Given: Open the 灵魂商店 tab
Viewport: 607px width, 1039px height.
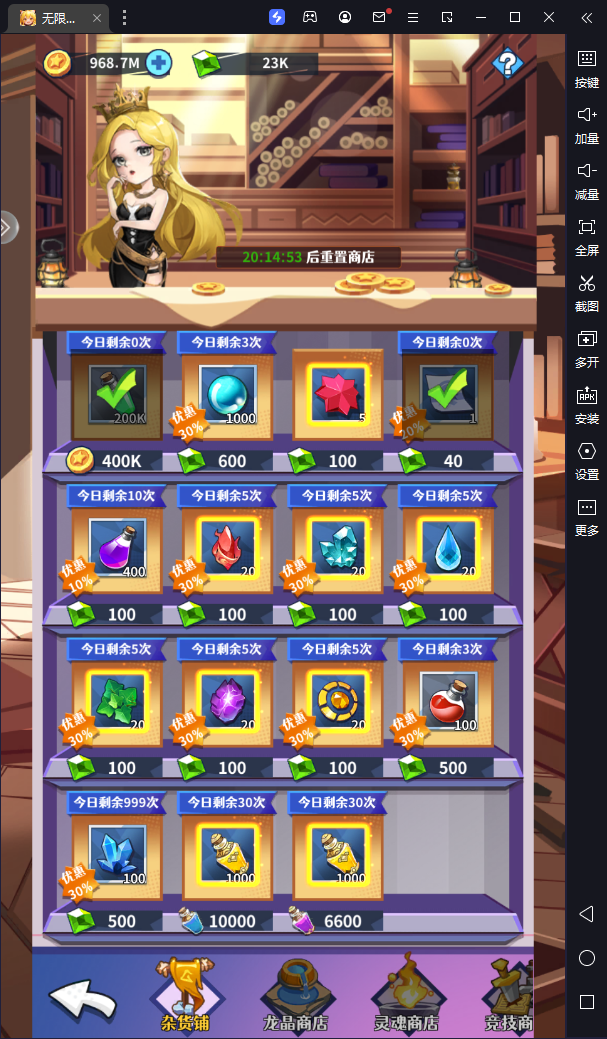Looking at the screenshot, I should tap(404, 996).
